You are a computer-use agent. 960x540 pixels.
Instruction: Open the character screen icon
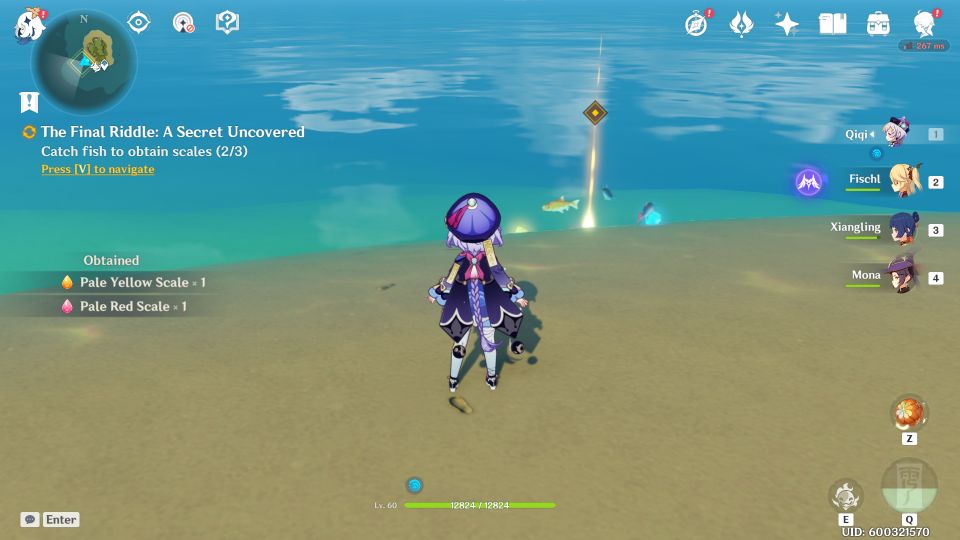point(924,24)
